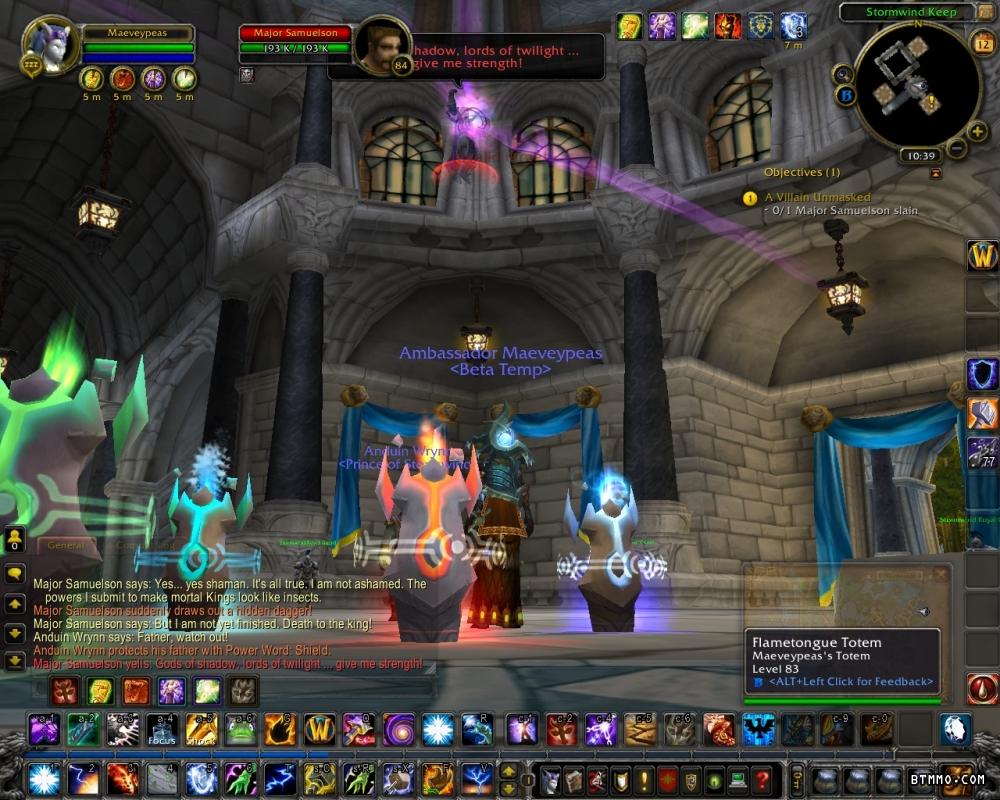Screen dimensions: 1000x800
Task: Click the Alliance crest buff icon
Action: tap(760, 26)
